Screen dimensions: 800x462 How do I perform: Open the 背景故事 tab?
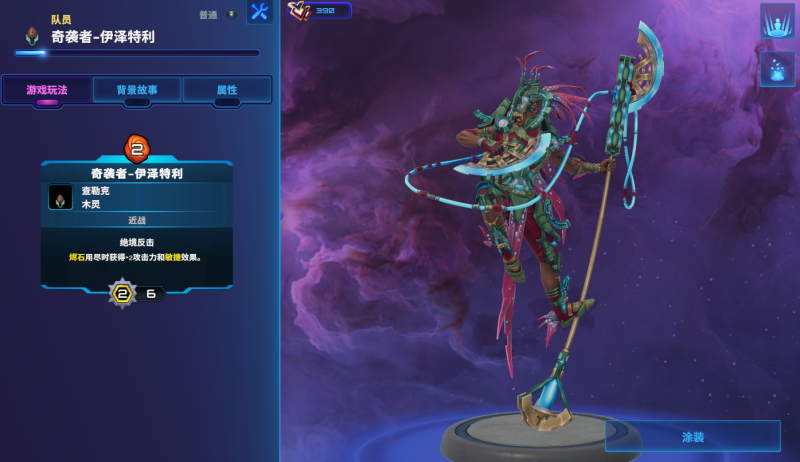point(137,90)
